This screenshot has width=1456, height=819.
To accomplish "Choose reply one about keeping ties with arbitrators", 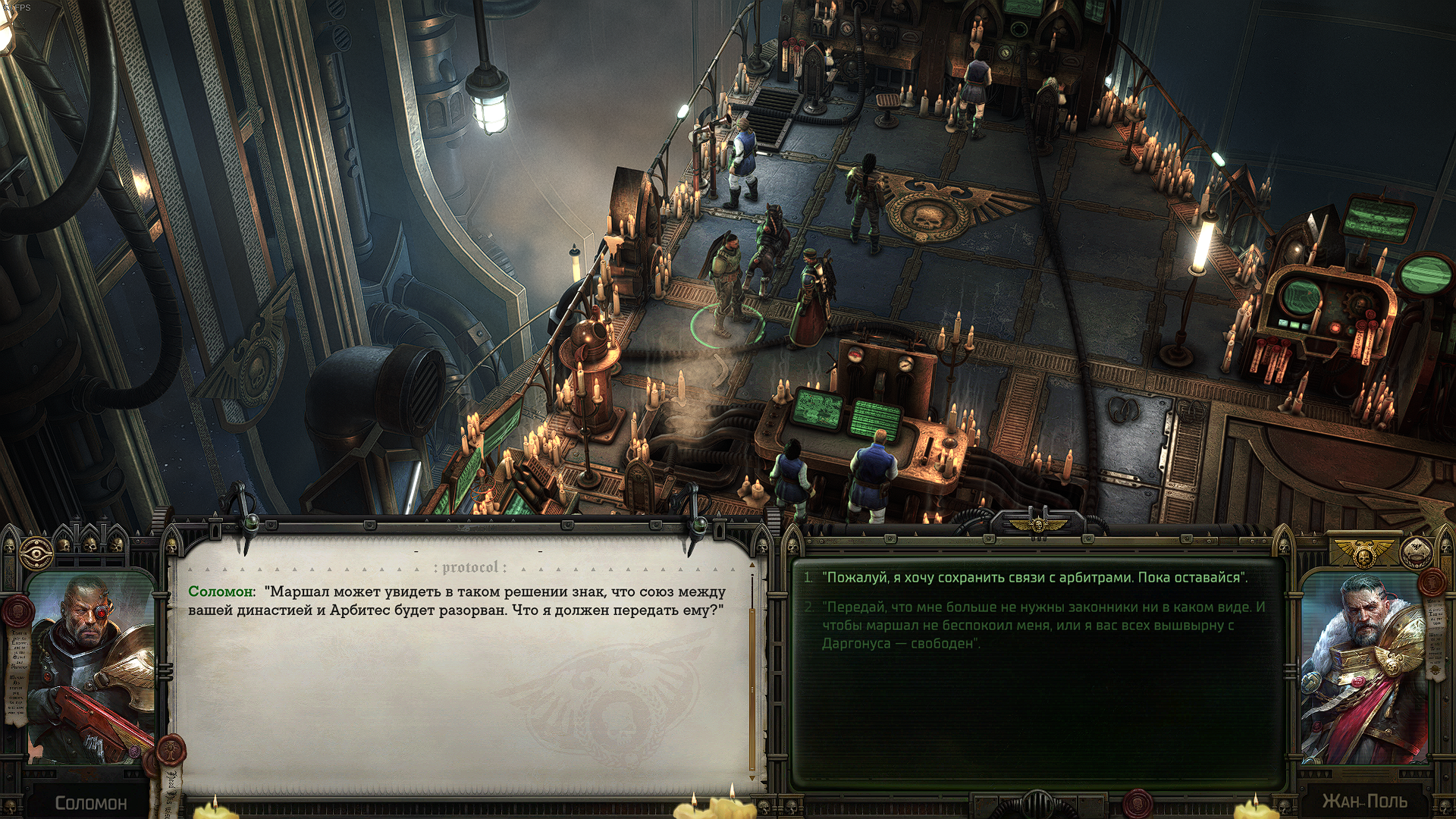I will click(x=1036, y=578).
